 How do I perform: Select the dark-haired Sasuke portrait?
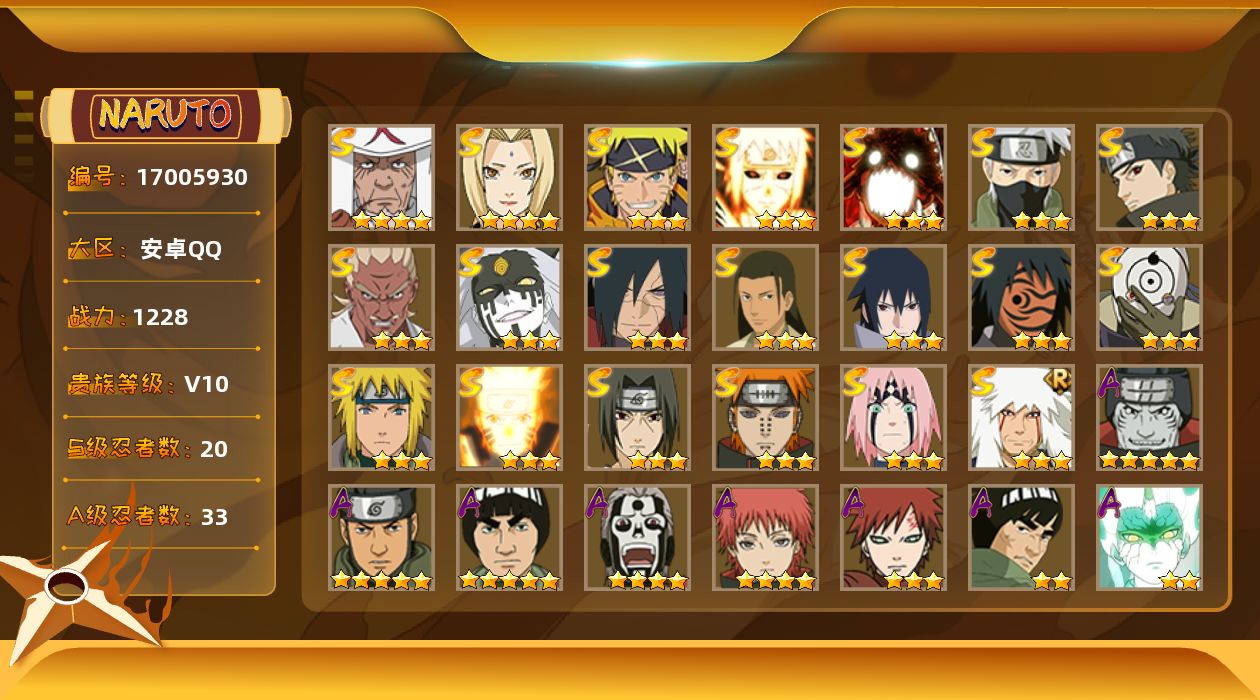coord(893,298)
